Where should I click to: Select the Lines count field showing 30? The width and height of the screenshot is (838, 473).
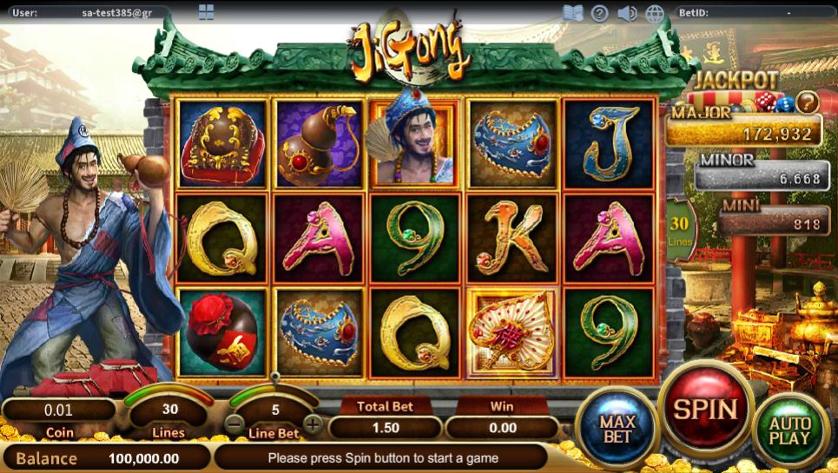point(170,409)
